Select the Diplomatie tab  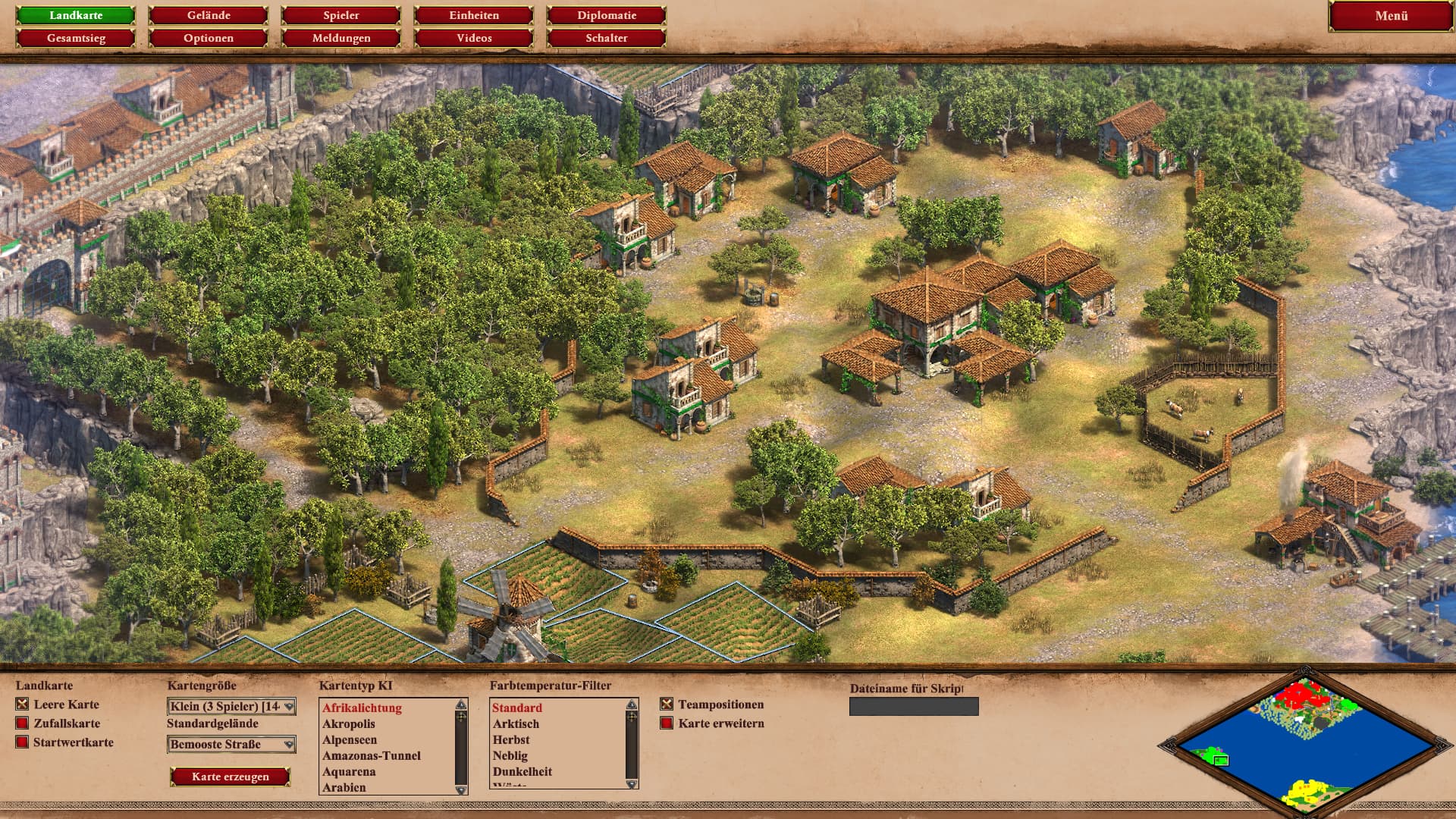pos(607,15)
